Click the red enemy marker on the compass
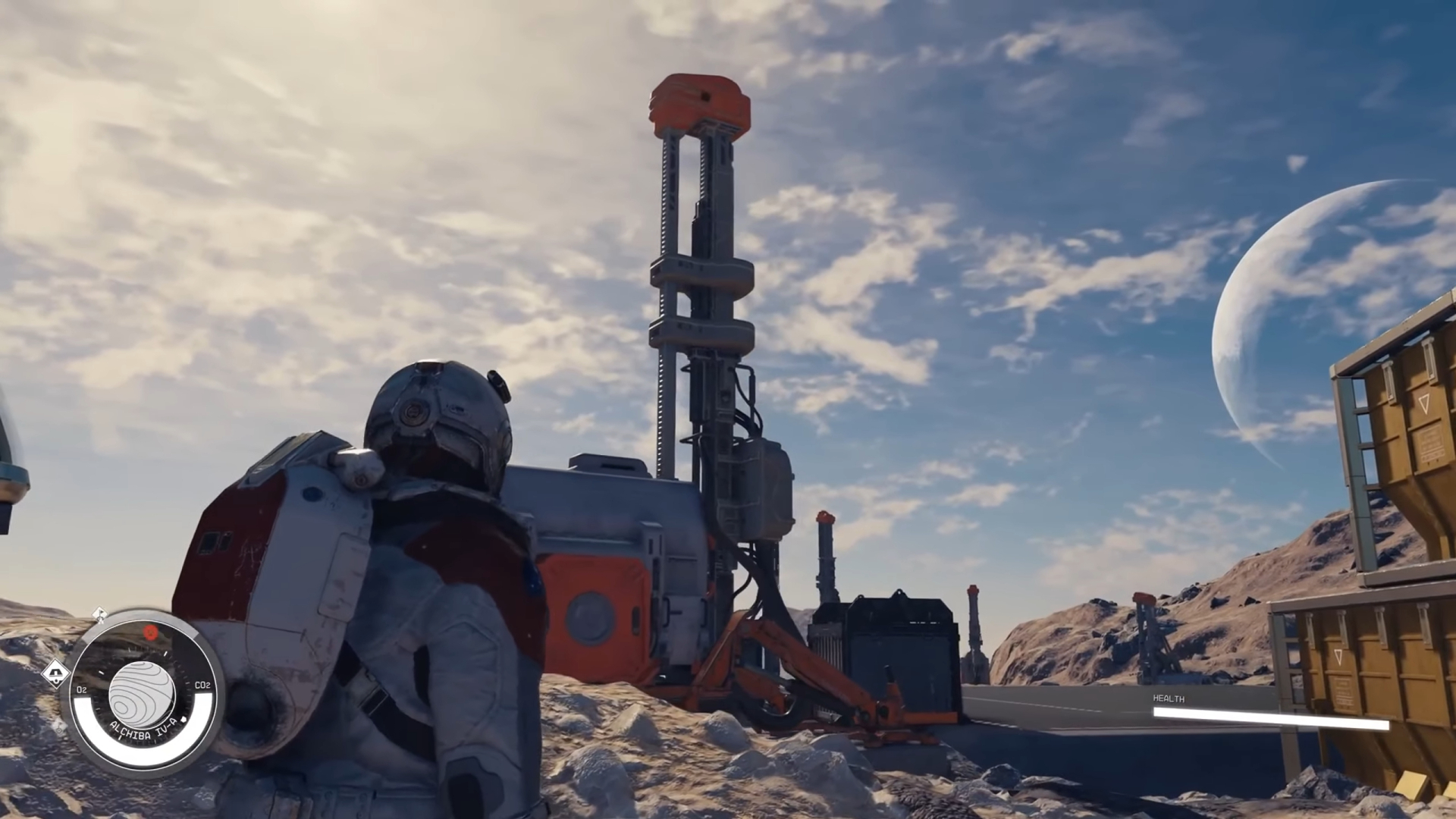 (x=150, y=632)
